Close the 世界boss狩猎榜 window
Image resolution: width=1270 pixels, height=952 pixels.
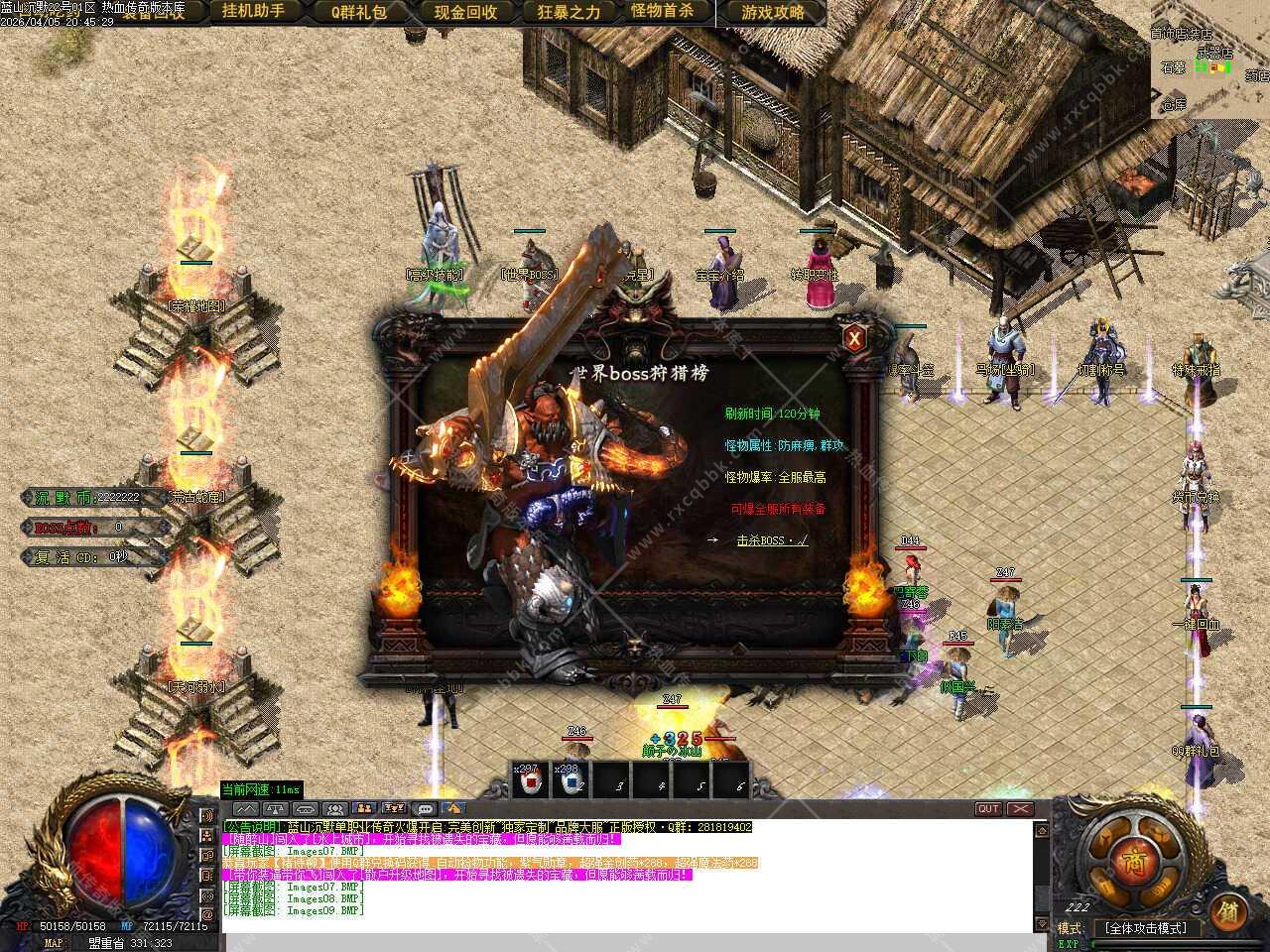tap(854, 339)
